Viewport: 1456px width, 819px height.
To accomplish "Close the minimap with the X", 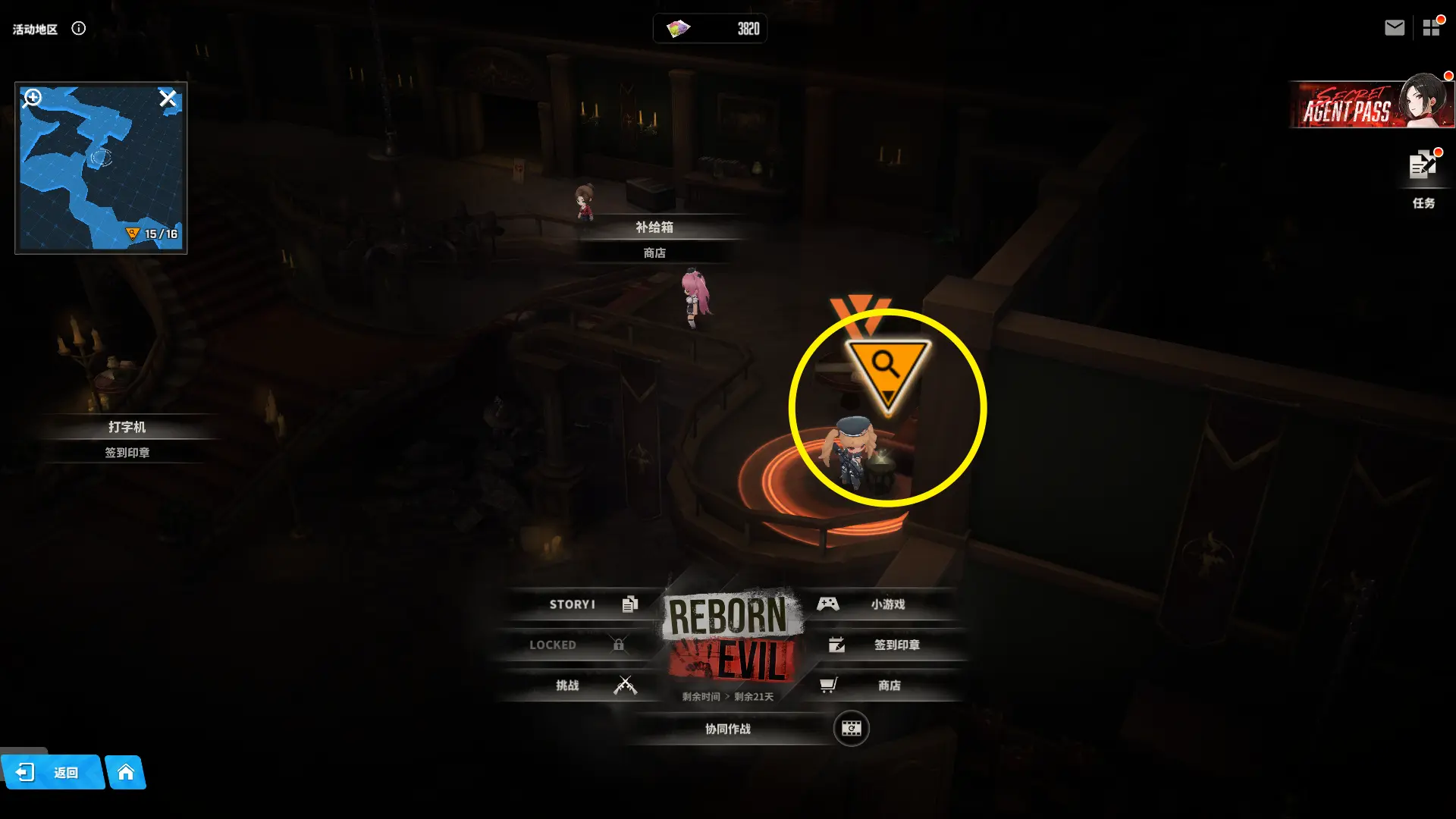I will [x=168, y=98].
